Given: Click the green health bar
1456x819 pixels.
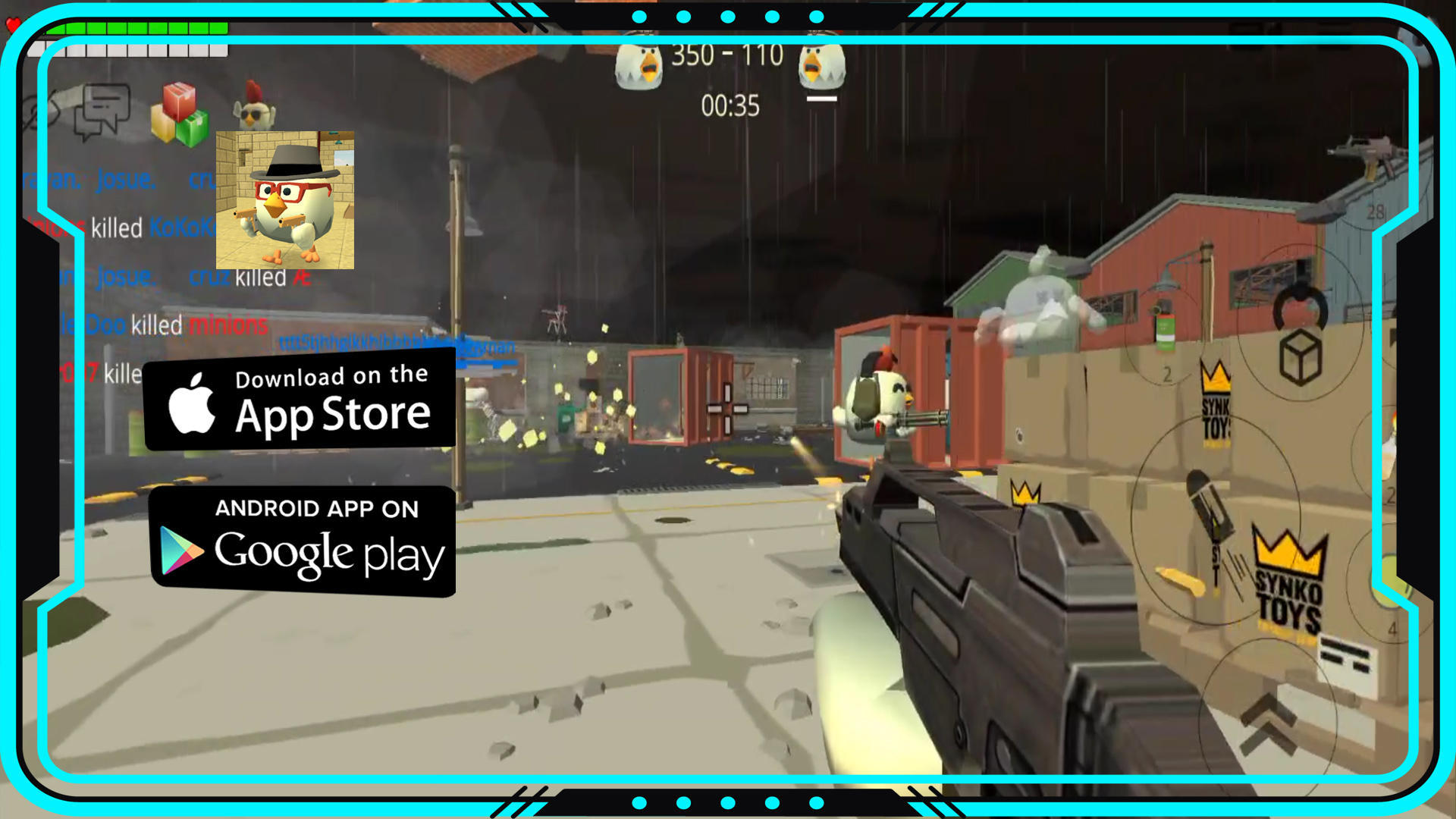Looking at the screenshot, I should (x=140, y=28).
